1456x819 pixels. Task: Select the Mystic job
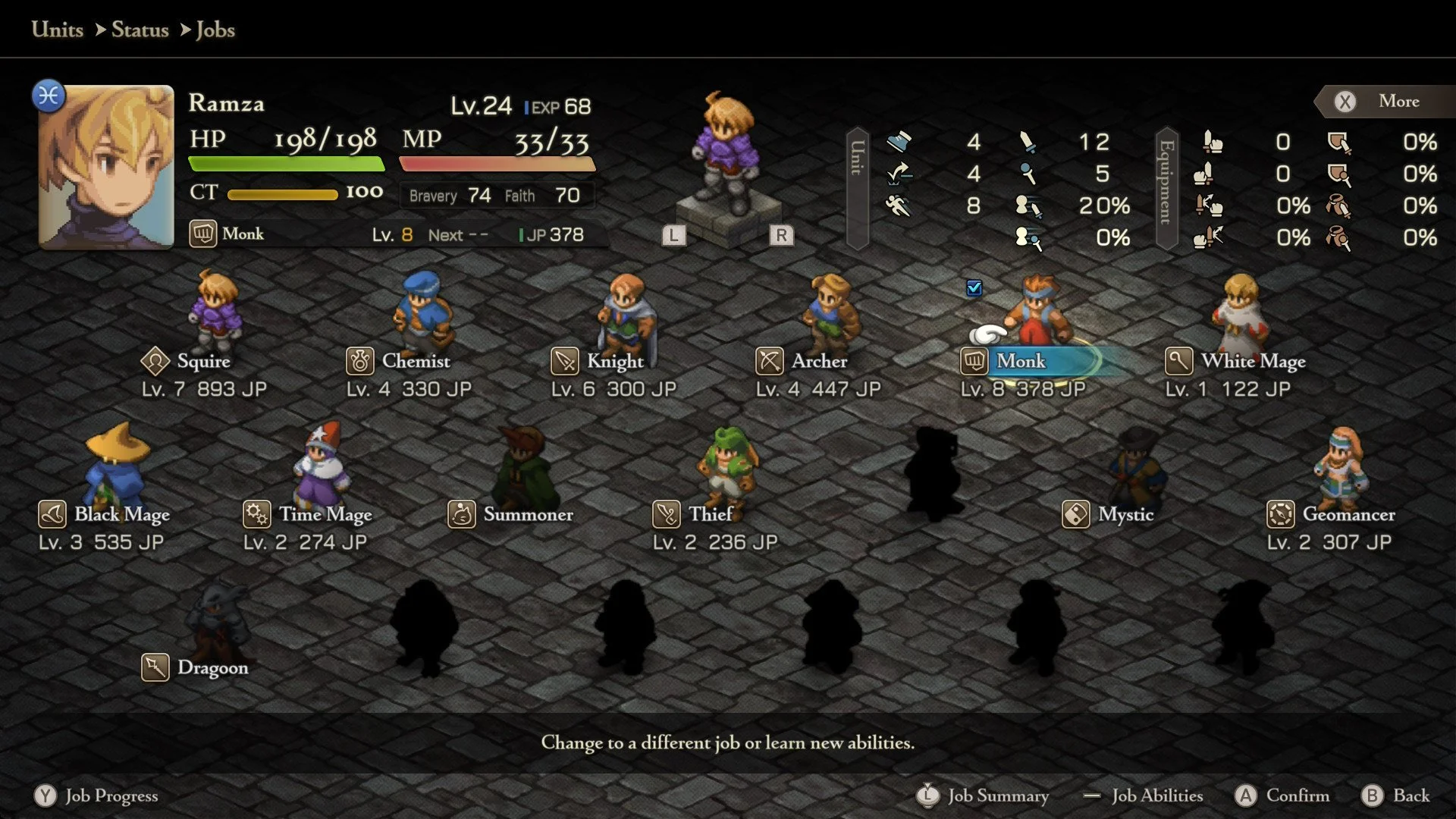(1125, 514)
